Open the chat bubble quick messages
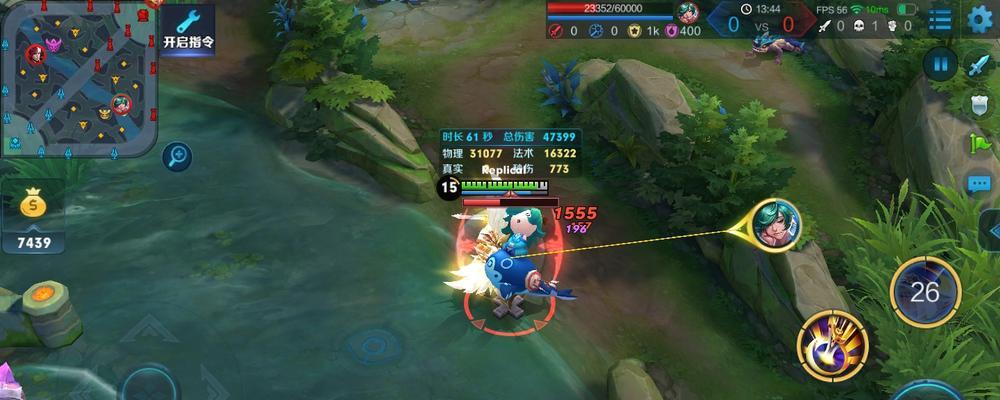This screenshot has height=400, width=1000. tap(979, 184)
